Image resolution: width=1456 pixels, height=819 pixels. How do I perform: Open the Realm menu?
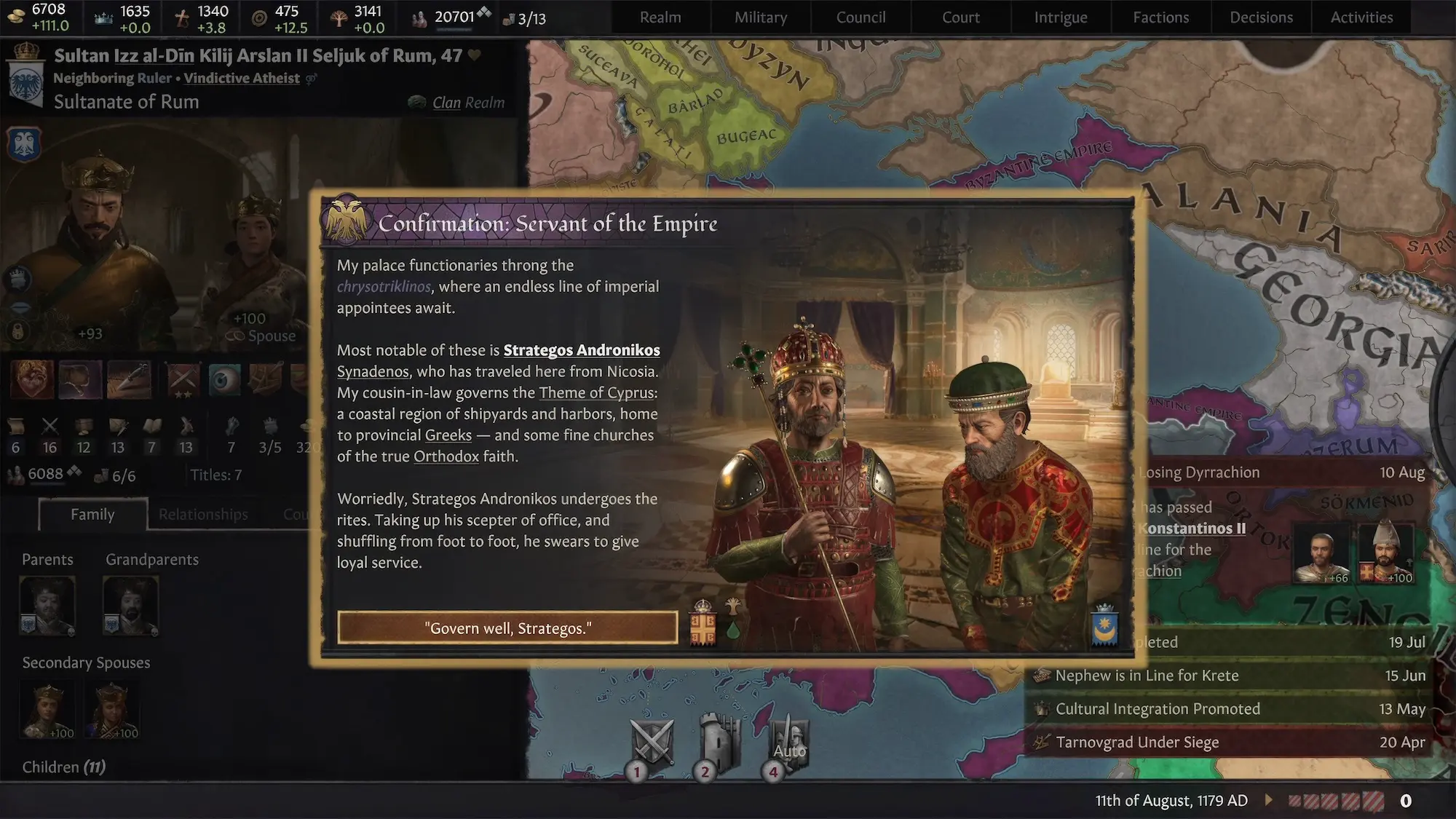[x=660, y=17]
